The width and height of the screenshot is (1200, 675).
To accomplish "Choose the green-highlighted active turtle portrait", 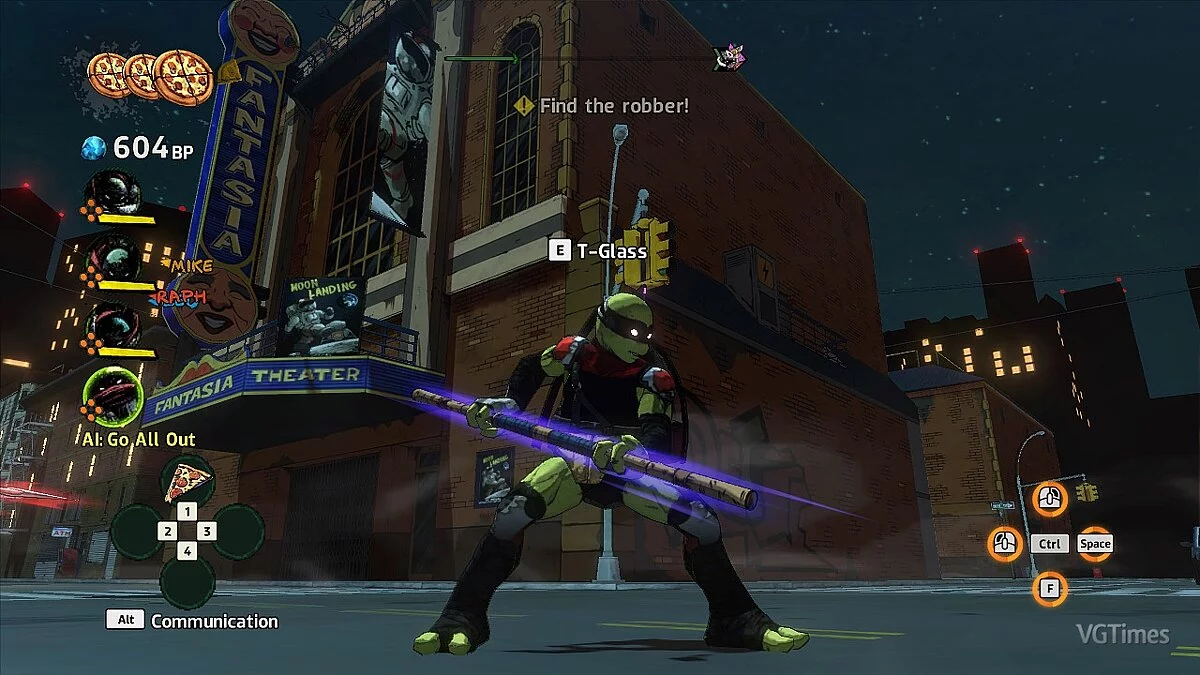I will 112,396.
